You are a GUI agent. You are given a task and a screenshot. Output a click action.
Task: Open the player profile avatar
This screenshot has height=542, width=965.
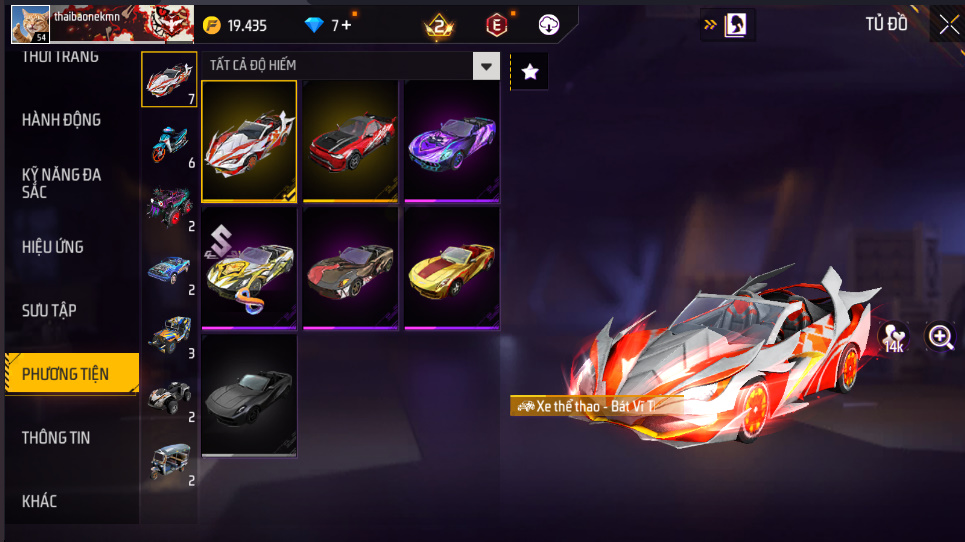pos(30,24)
